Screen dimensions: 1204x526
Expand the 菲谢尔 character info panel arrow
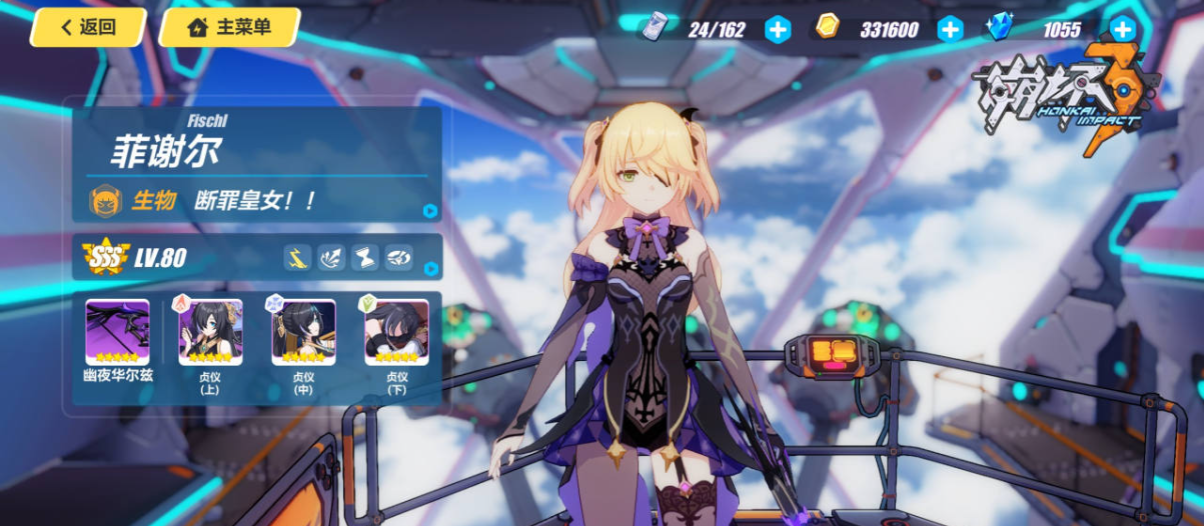(430, 211)
